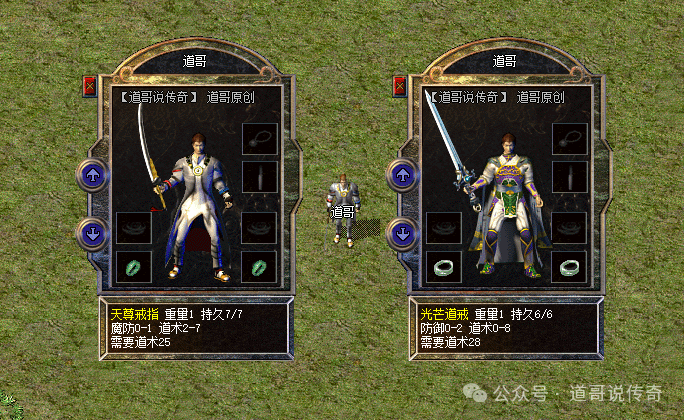Screen dimensions: 684x420
Task: Close the panel showing the saber-wielding character
Action: [89, 86]
